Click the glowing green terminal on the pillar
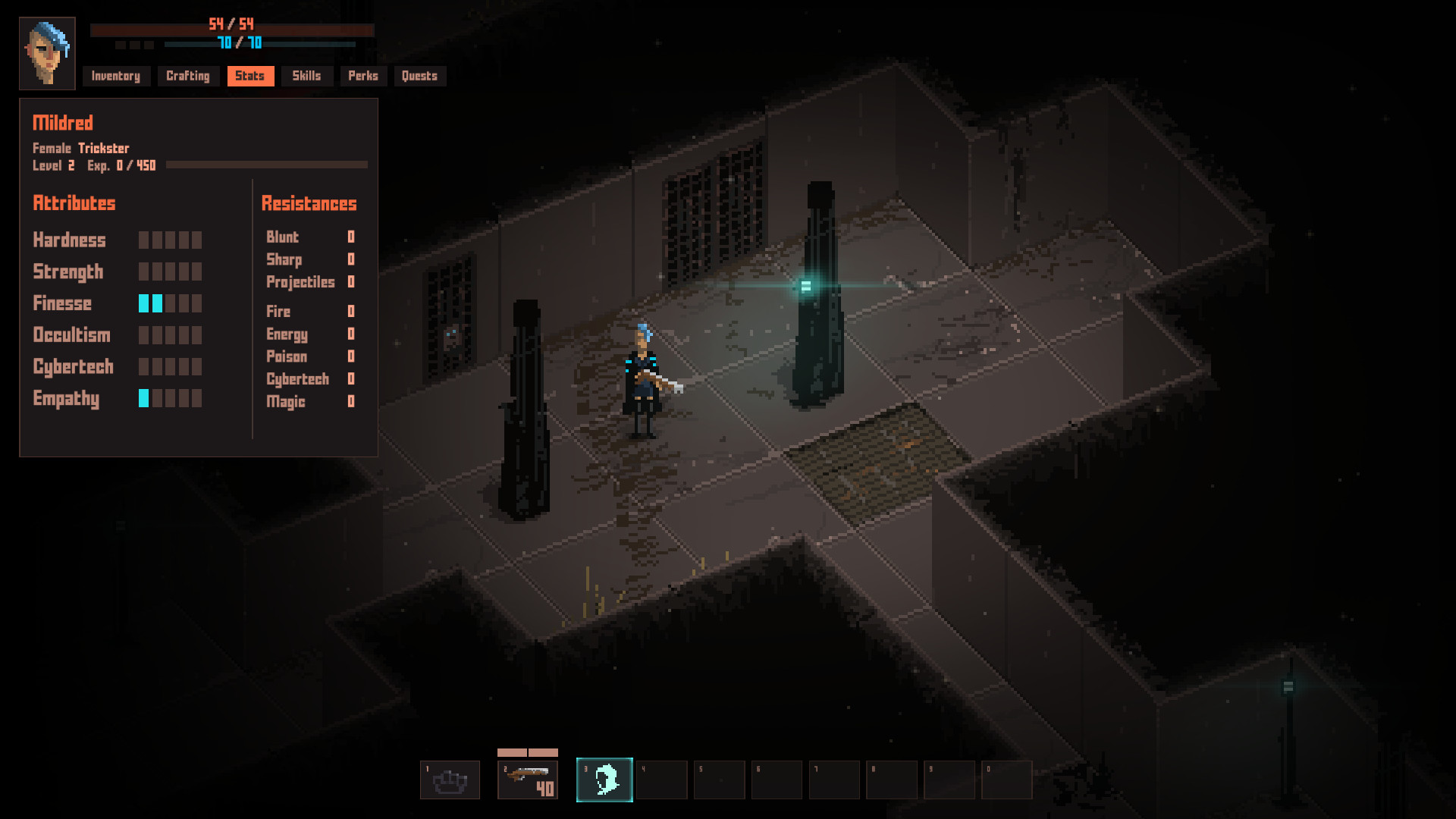Screen dimensions: 1456x819 [805, 284]
